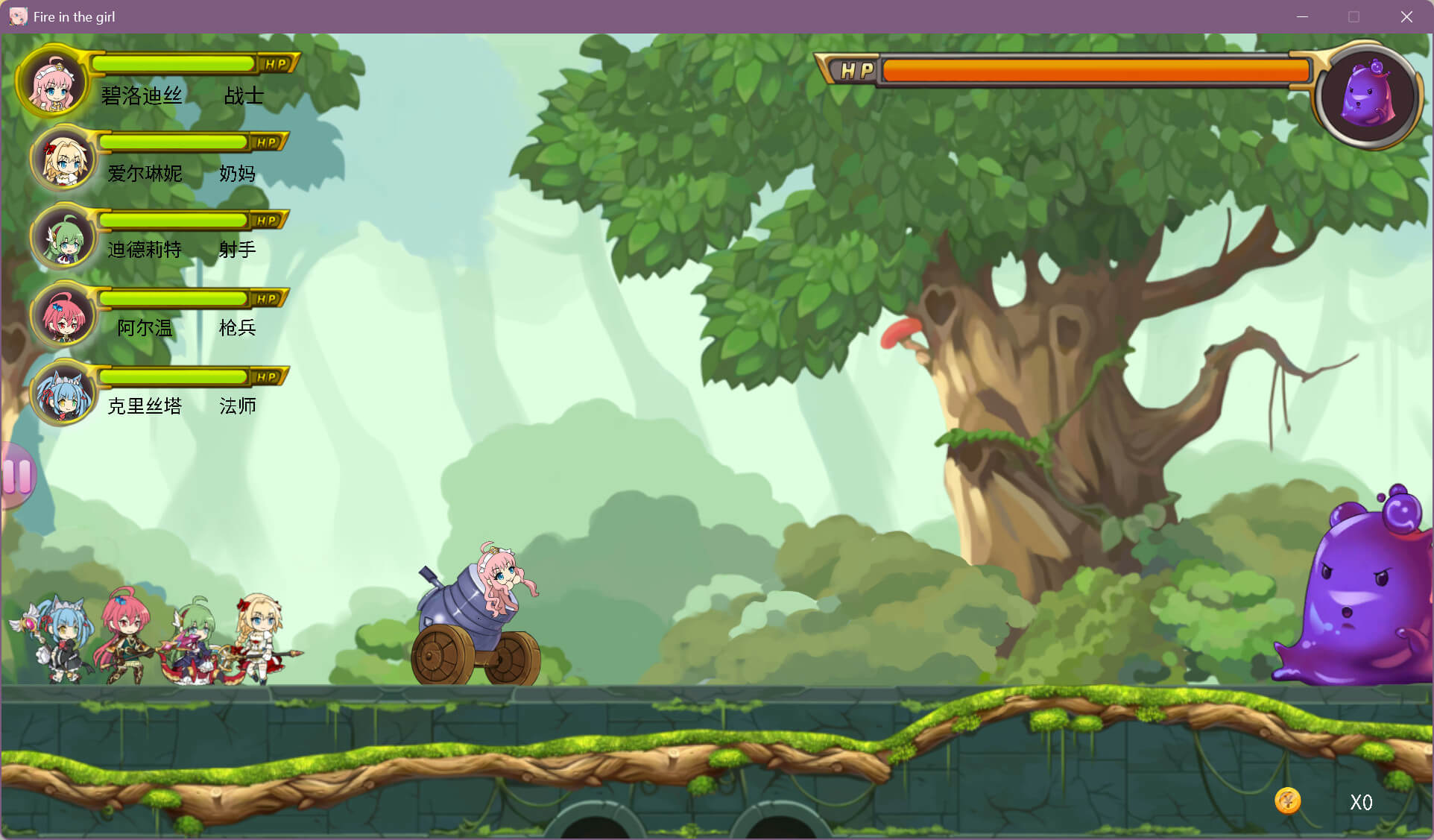
Task: Select 阿尔温 lancer portrait
Action: click(65, 316)
